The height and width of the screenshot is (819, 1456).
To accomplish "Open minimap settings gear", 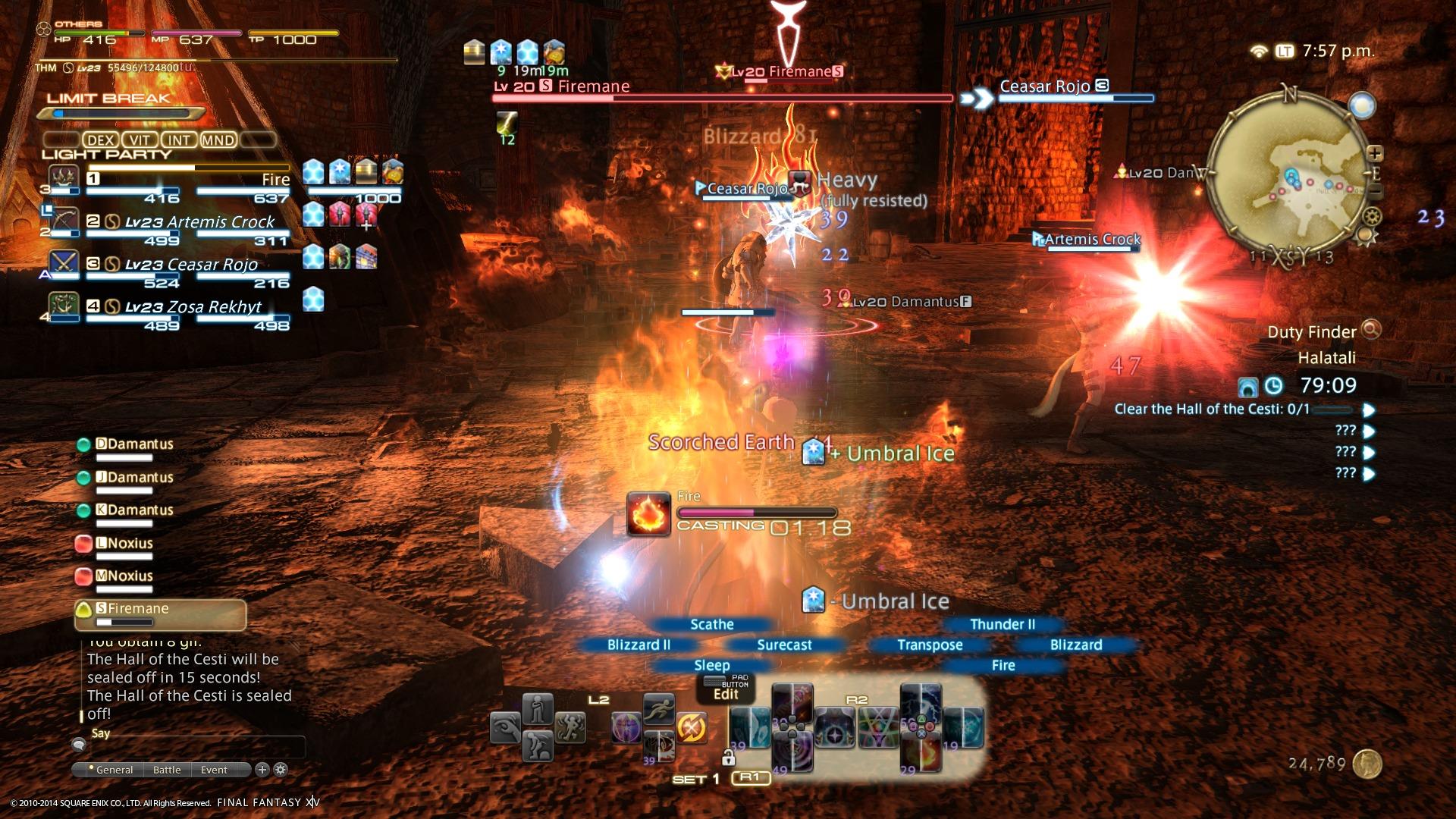I will pos(1371,217).
